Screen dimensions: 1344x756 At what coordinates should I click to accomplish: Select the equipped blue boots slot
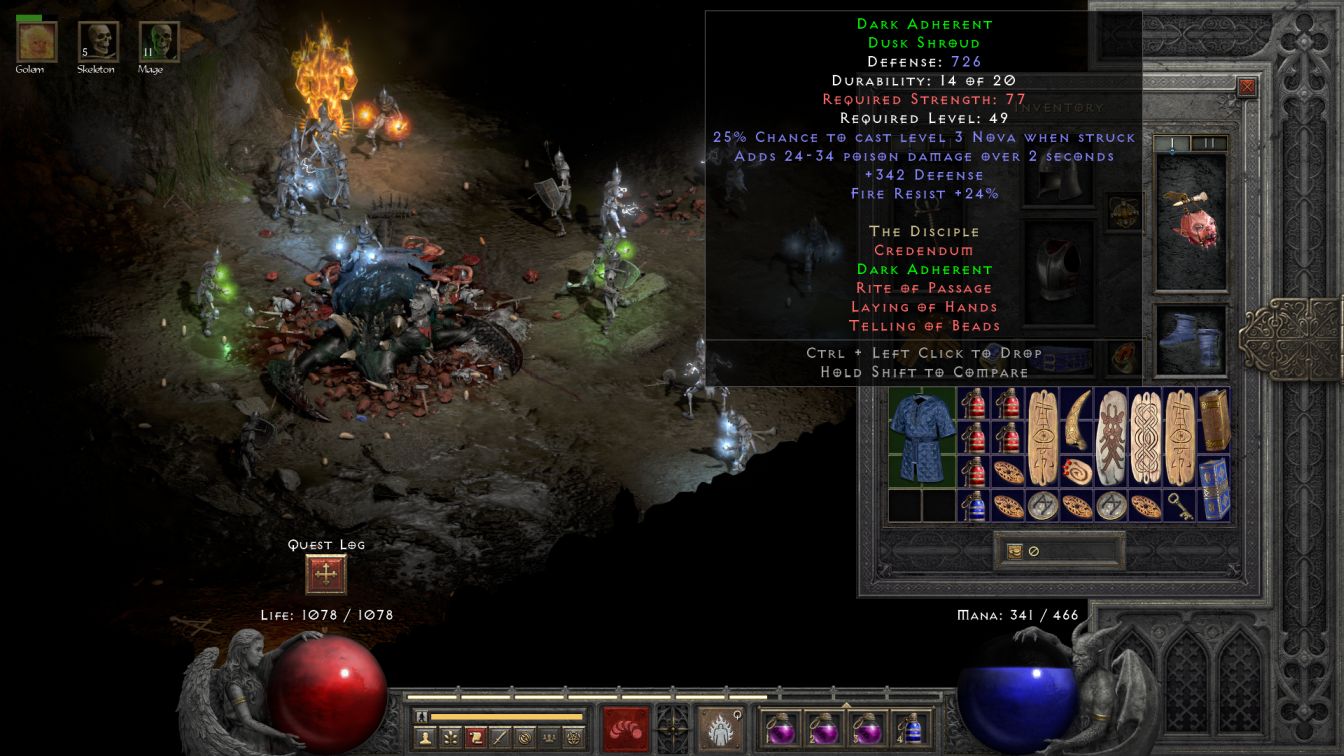point(1191,338)
